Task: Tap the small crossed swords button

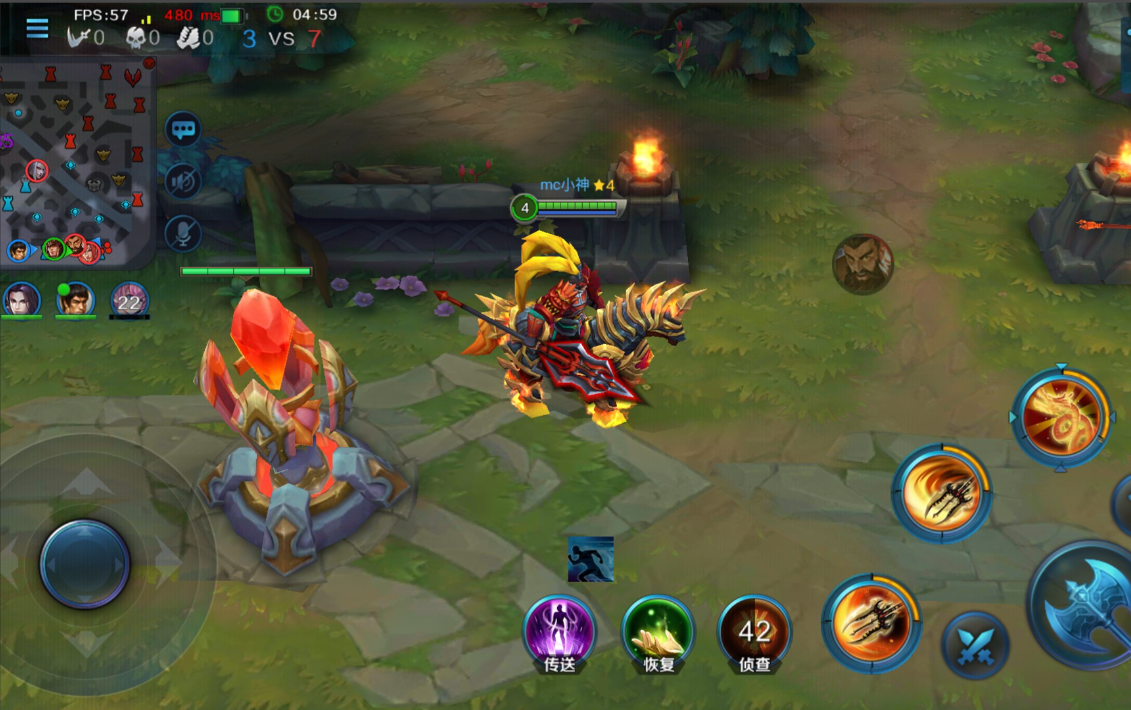Action: pyautogui.click(x=975, y=645)
